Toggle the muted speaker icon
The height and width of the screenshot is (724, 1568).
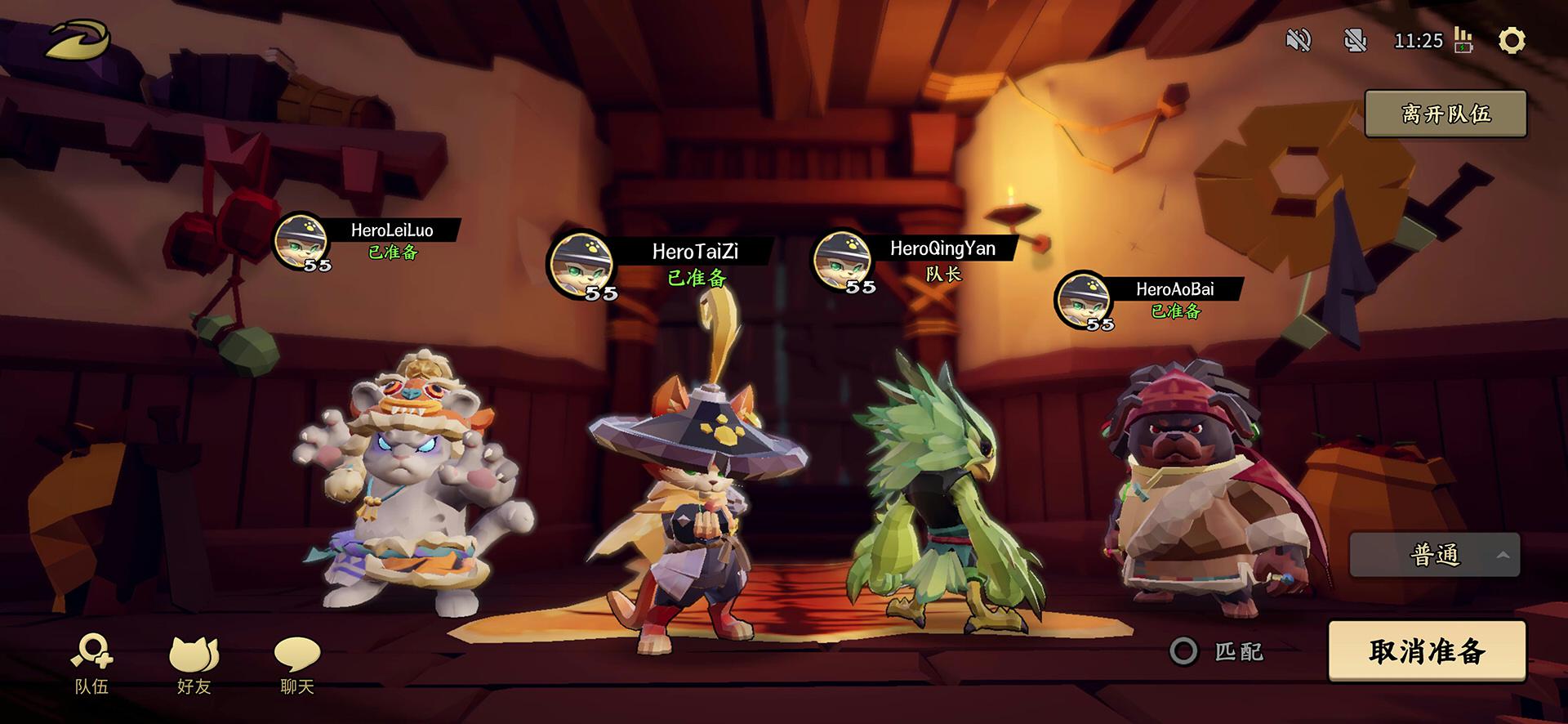(1298, 40)
